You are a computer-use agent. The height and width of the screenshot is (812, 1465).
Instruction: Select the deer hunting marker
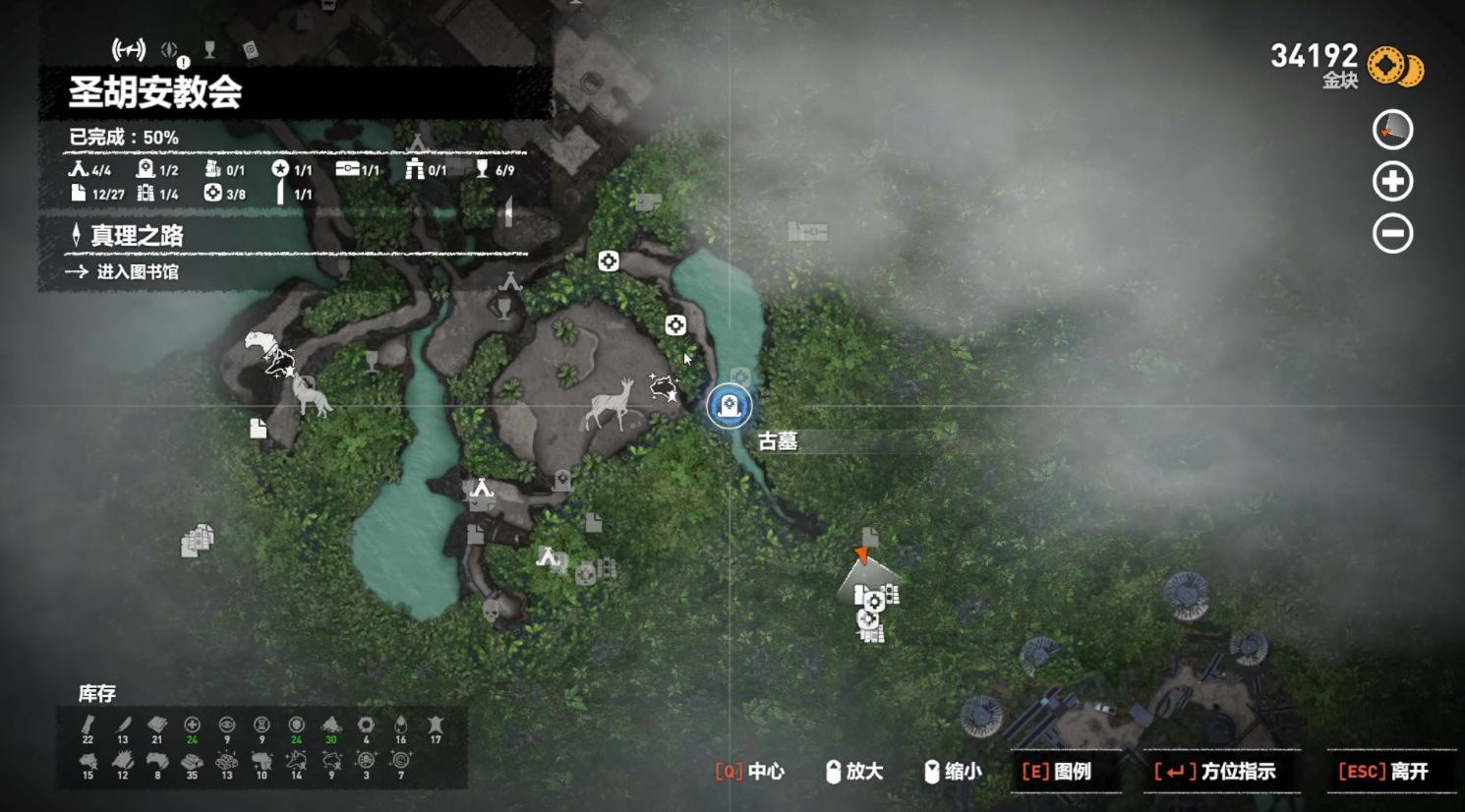coord(611,405)
